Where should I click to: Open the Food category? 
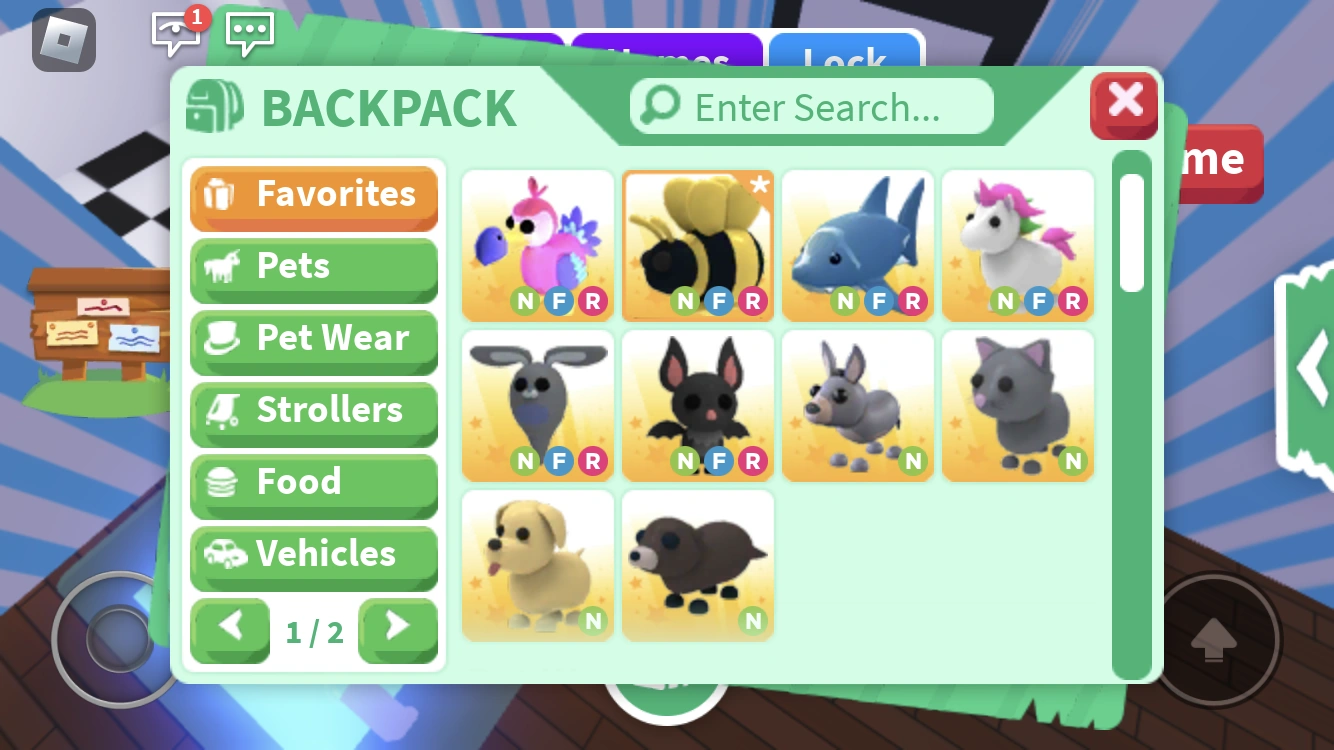tap(314, 482)
